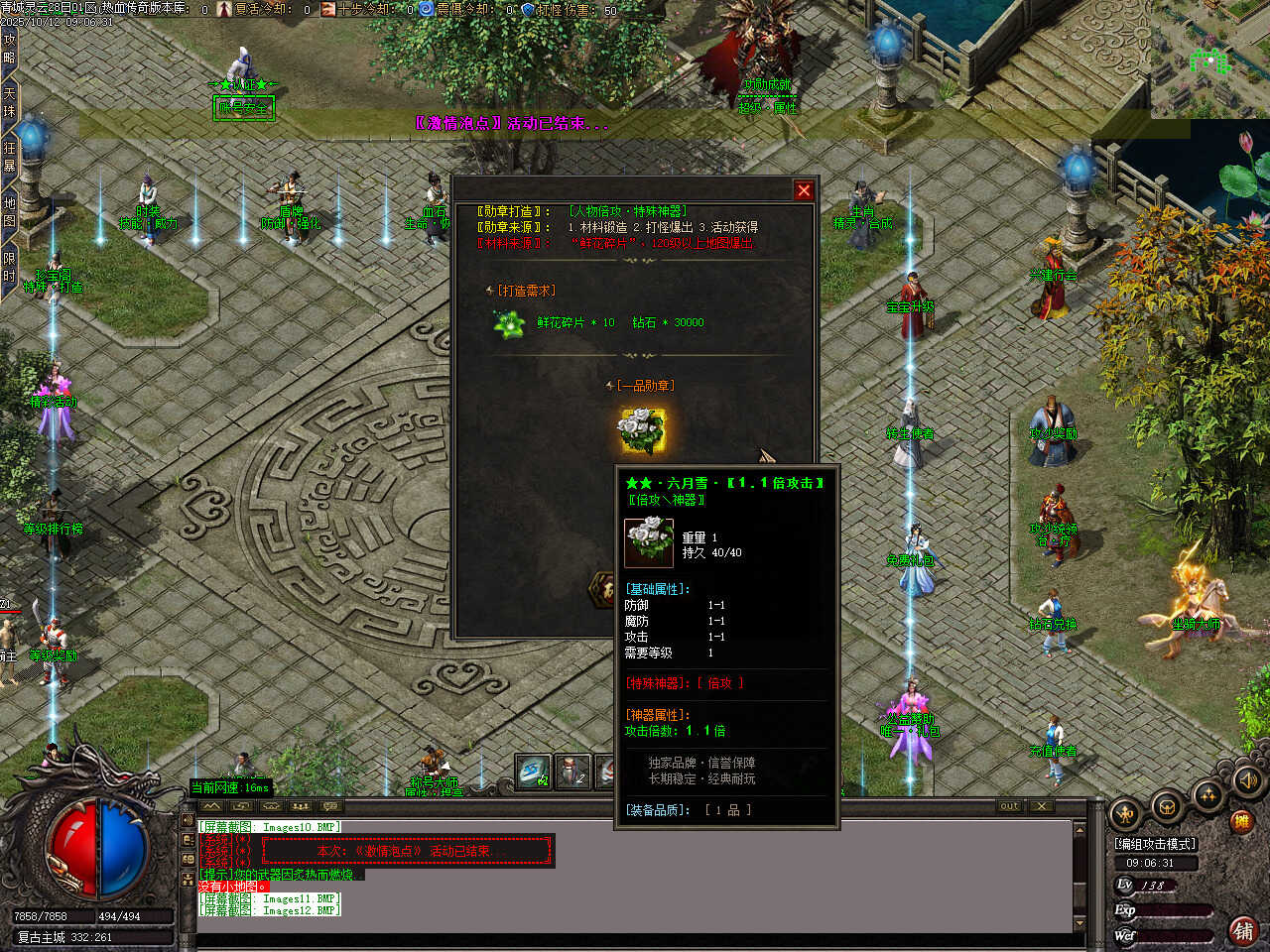This screenshot has height=952, width=1270.
Task: Toggle the sound speaker button
Action: pyautogui.click(x=1248, y=781)
